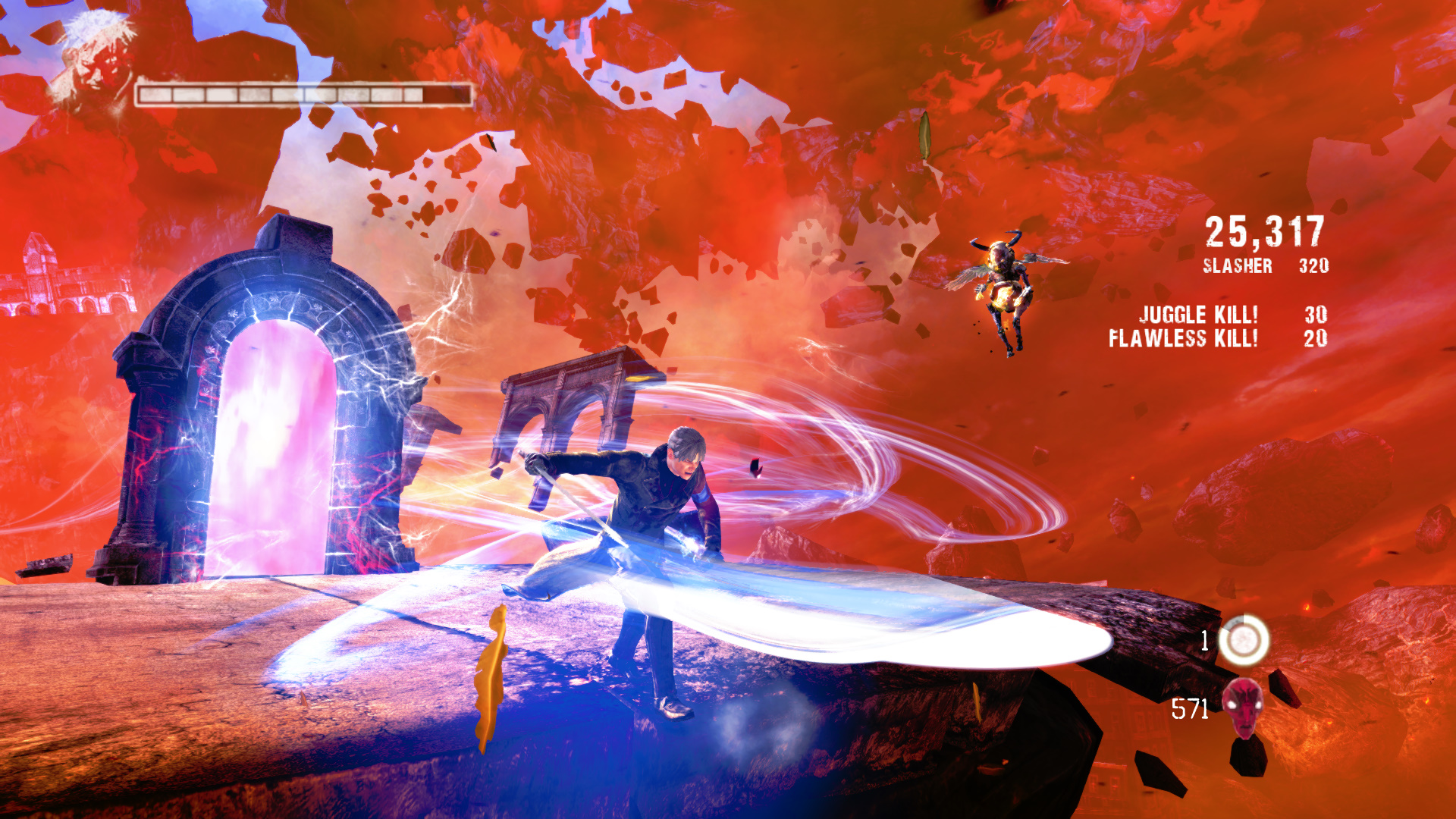This screenshot has height=819, width=1456.
Task: Select the white circular orb icon
Action: (1243, 641)
